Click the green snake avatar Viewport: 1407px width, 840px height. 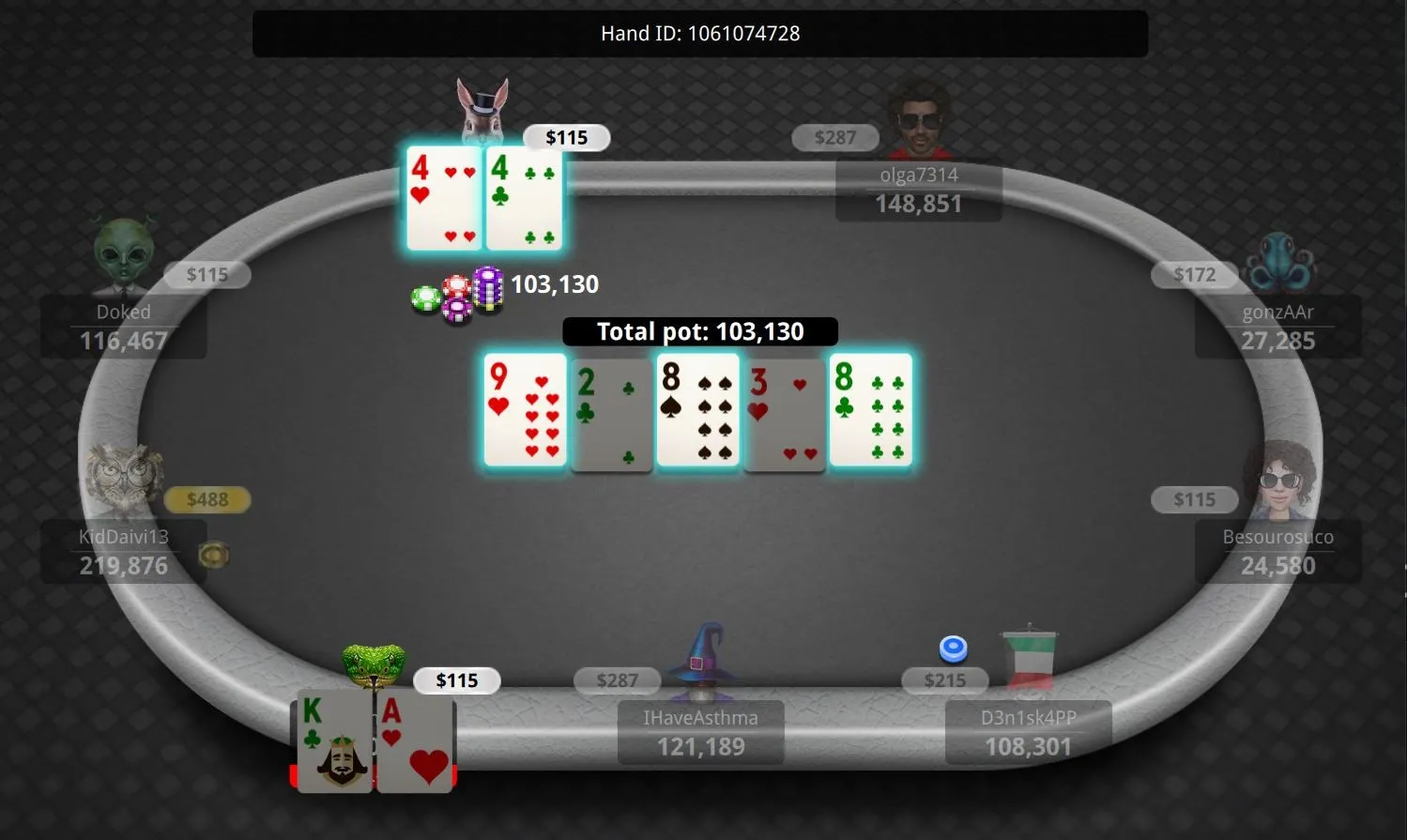[x=374, y=665]
